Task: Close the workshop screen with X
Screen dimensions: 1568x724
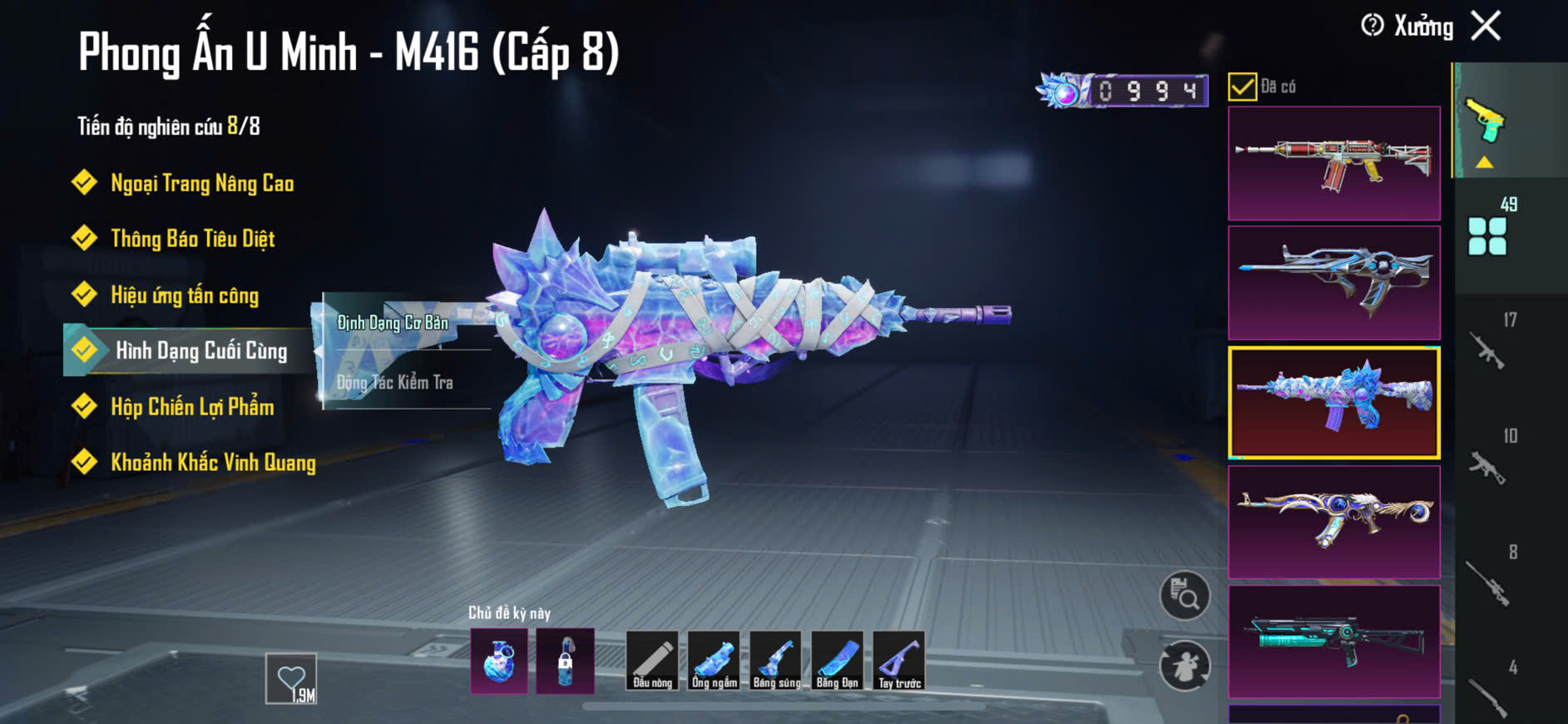Action: (x=1486, y=26)
